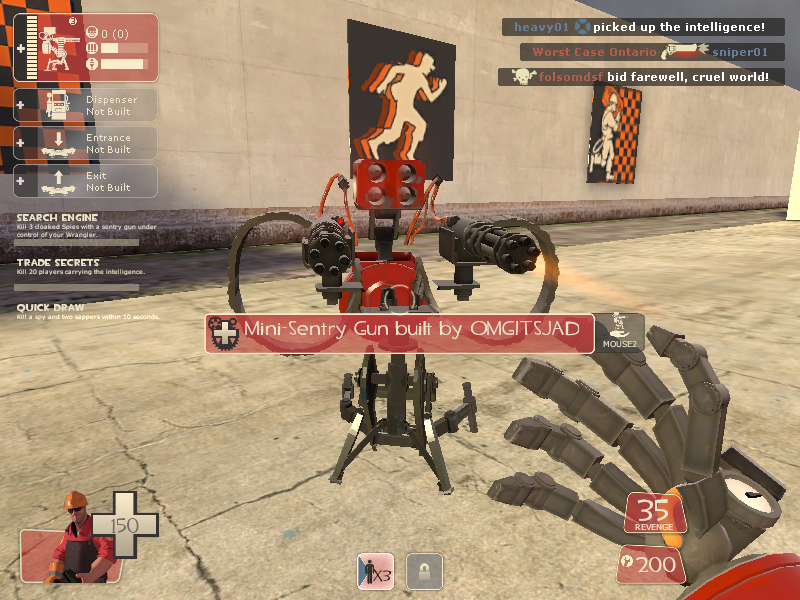The image size is (800, 600).
Task: Click the Dispenser Not Built panel
Action: click(x=86, y=105)
